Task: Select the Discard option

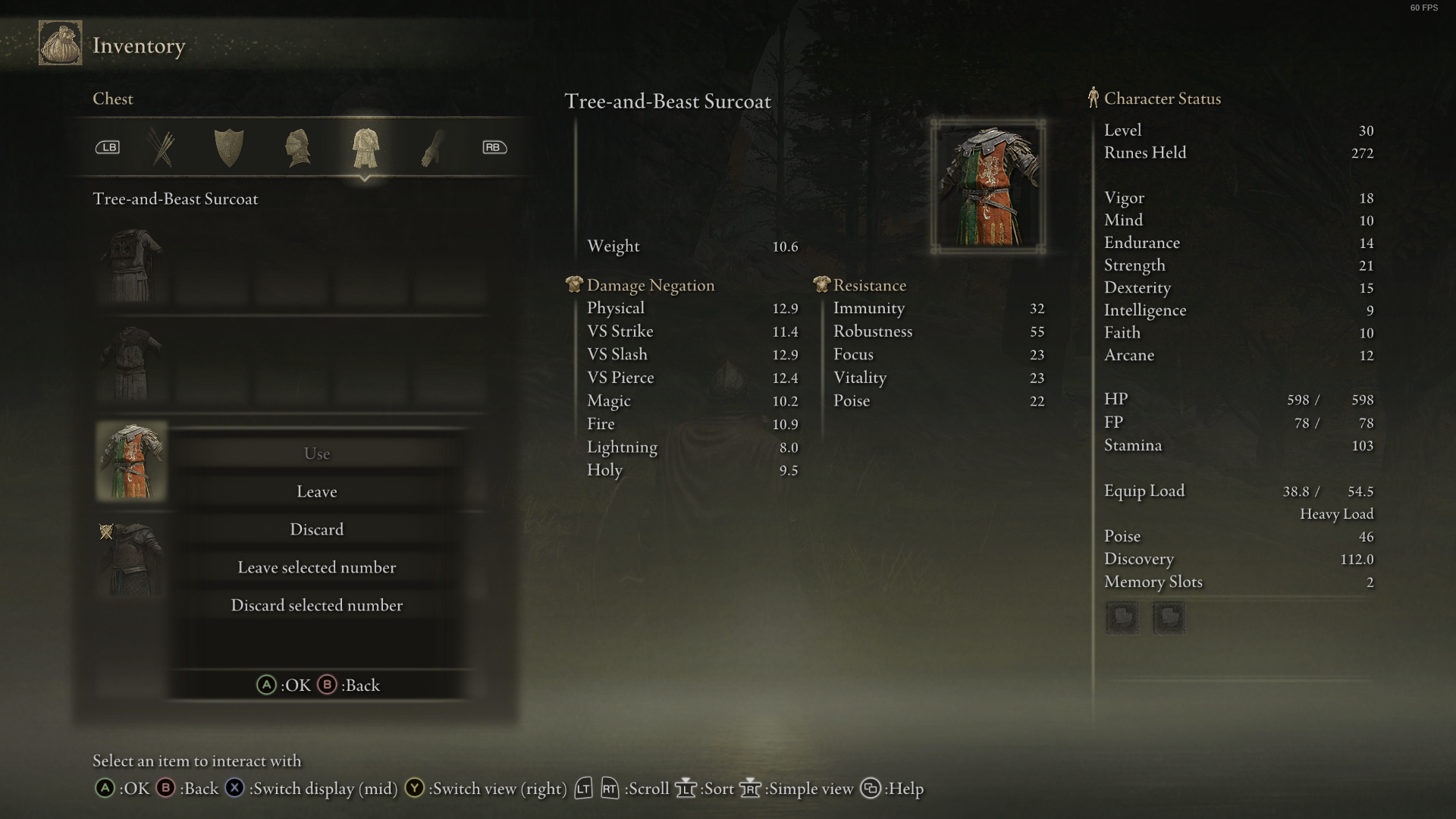Action: tap(316, 529)
